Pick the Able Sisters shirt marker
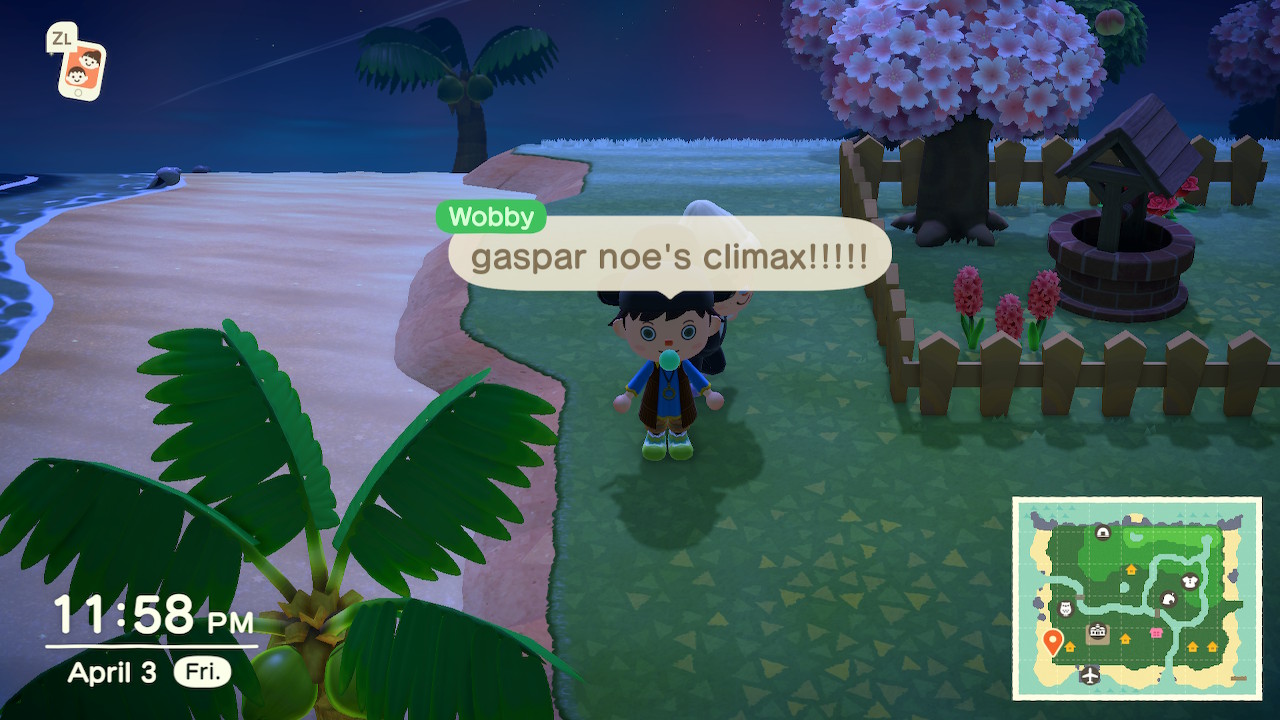 point(1189,581)
